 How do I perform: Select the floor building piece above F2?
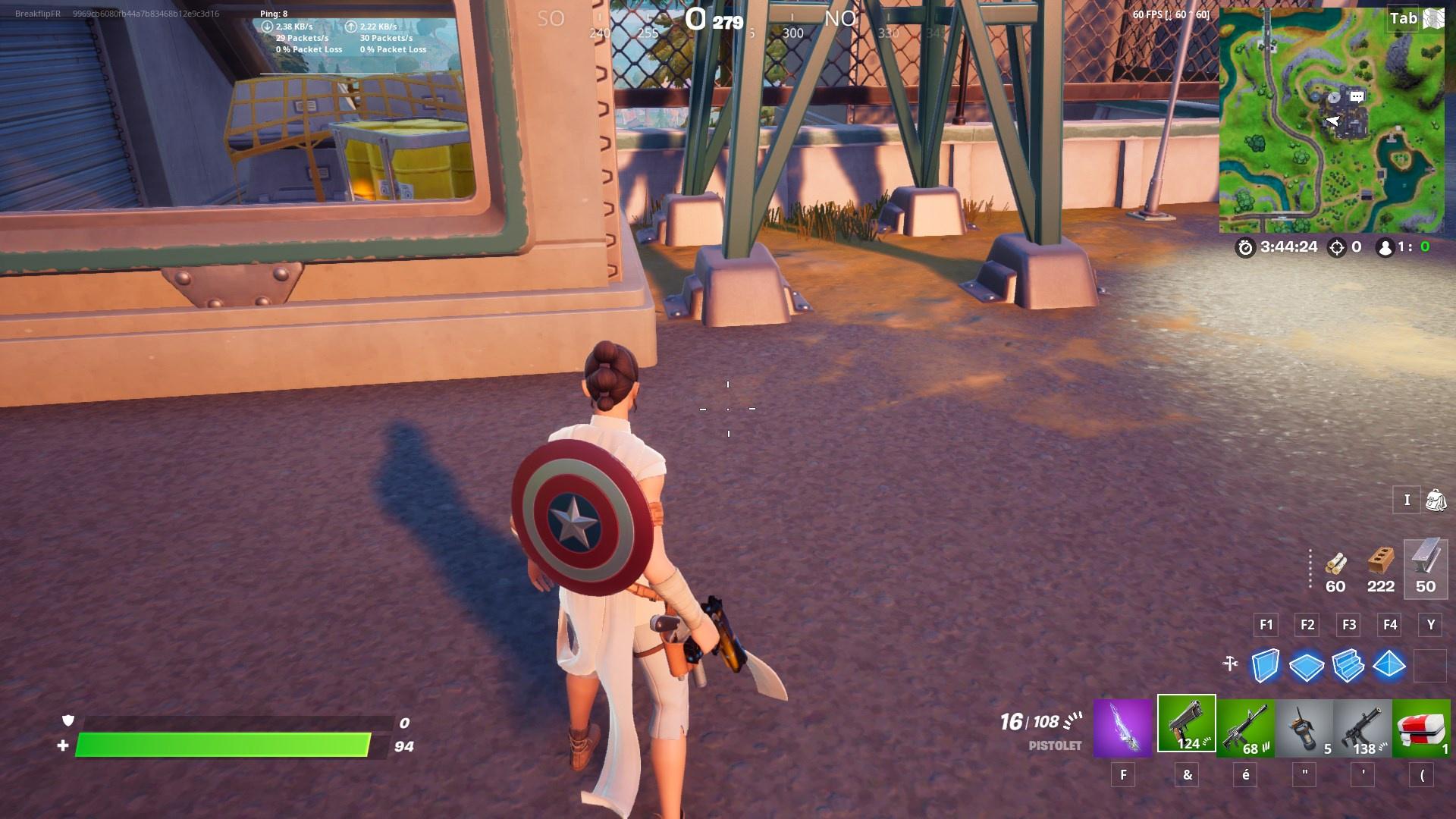[1307, 667]
